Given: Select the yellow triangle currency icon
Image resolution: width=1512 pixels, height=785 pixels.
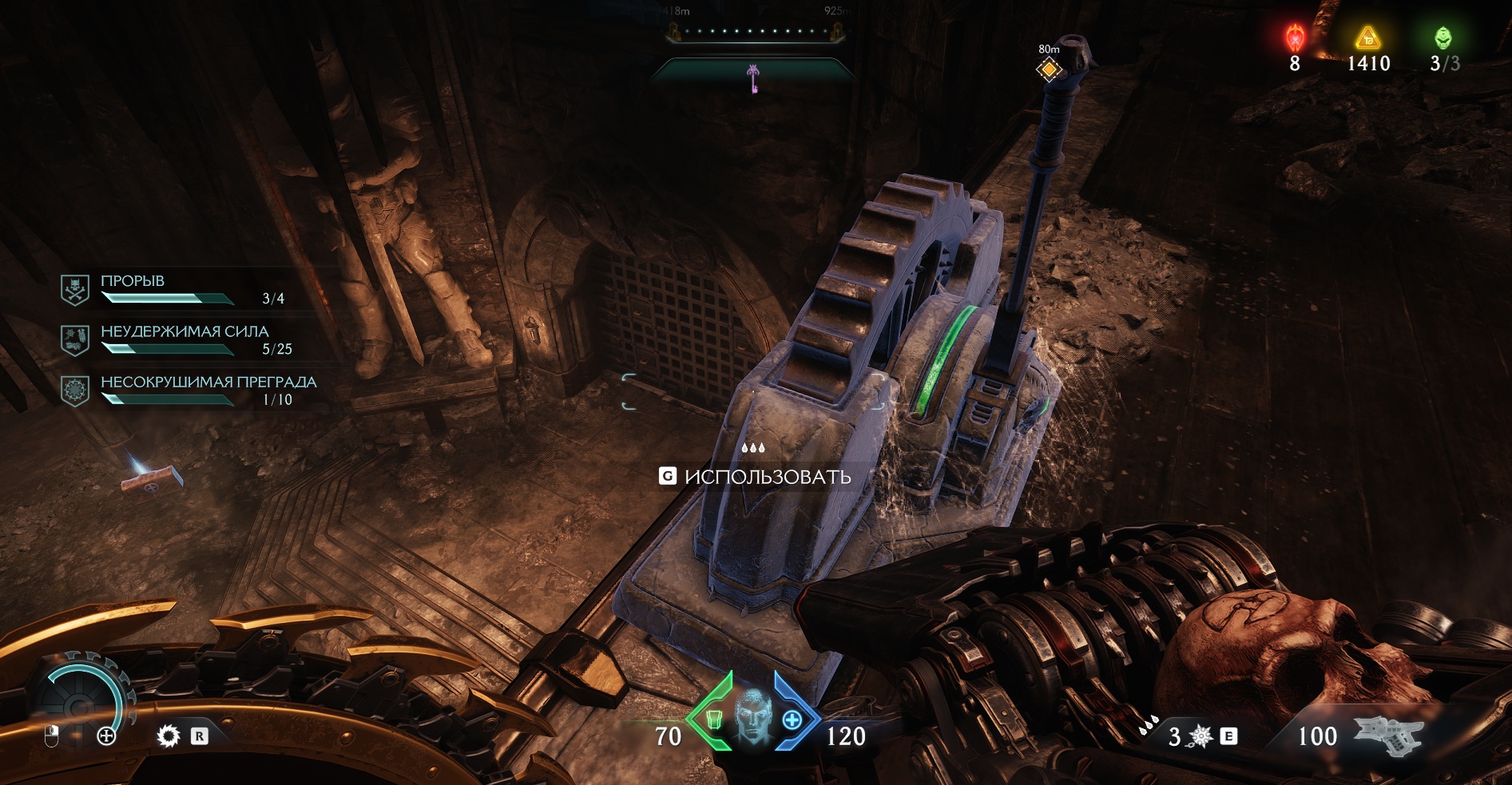Looking at the screenshot, I should 1367,38.
